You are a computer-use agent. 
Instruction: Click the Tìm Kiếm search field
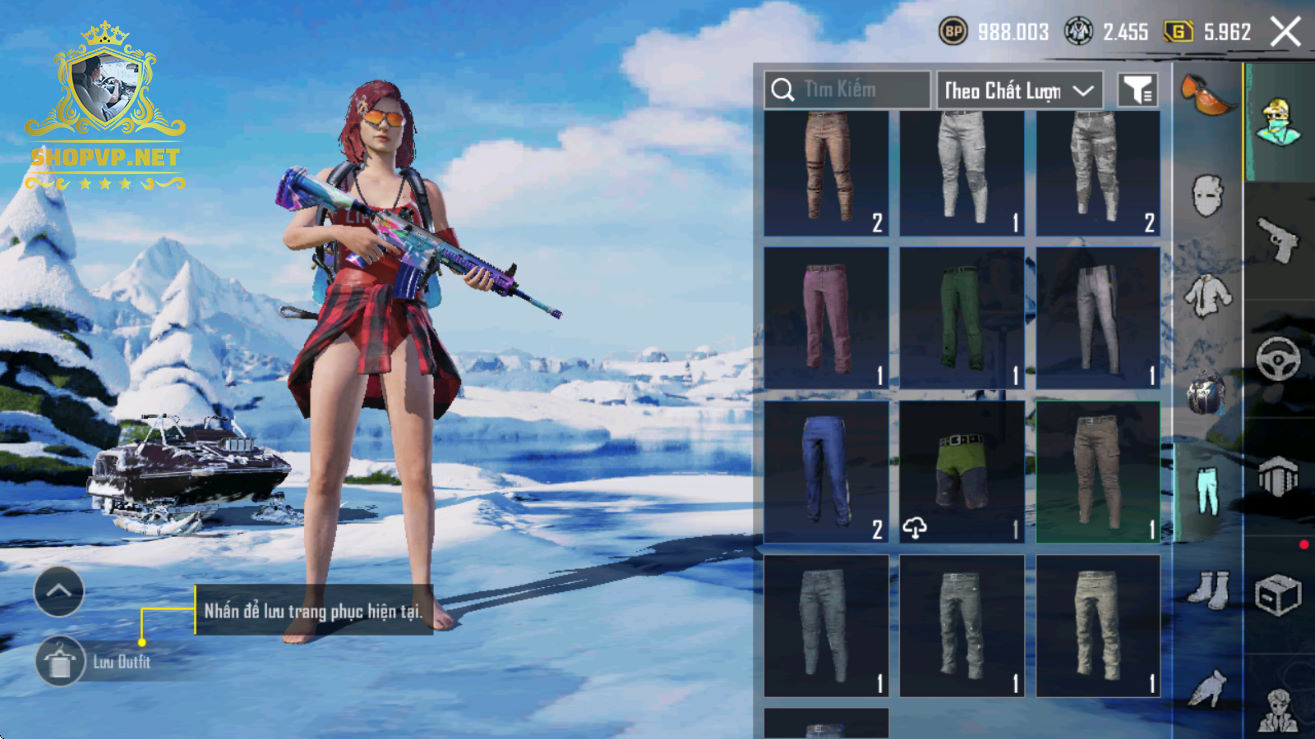click(848, 90)
